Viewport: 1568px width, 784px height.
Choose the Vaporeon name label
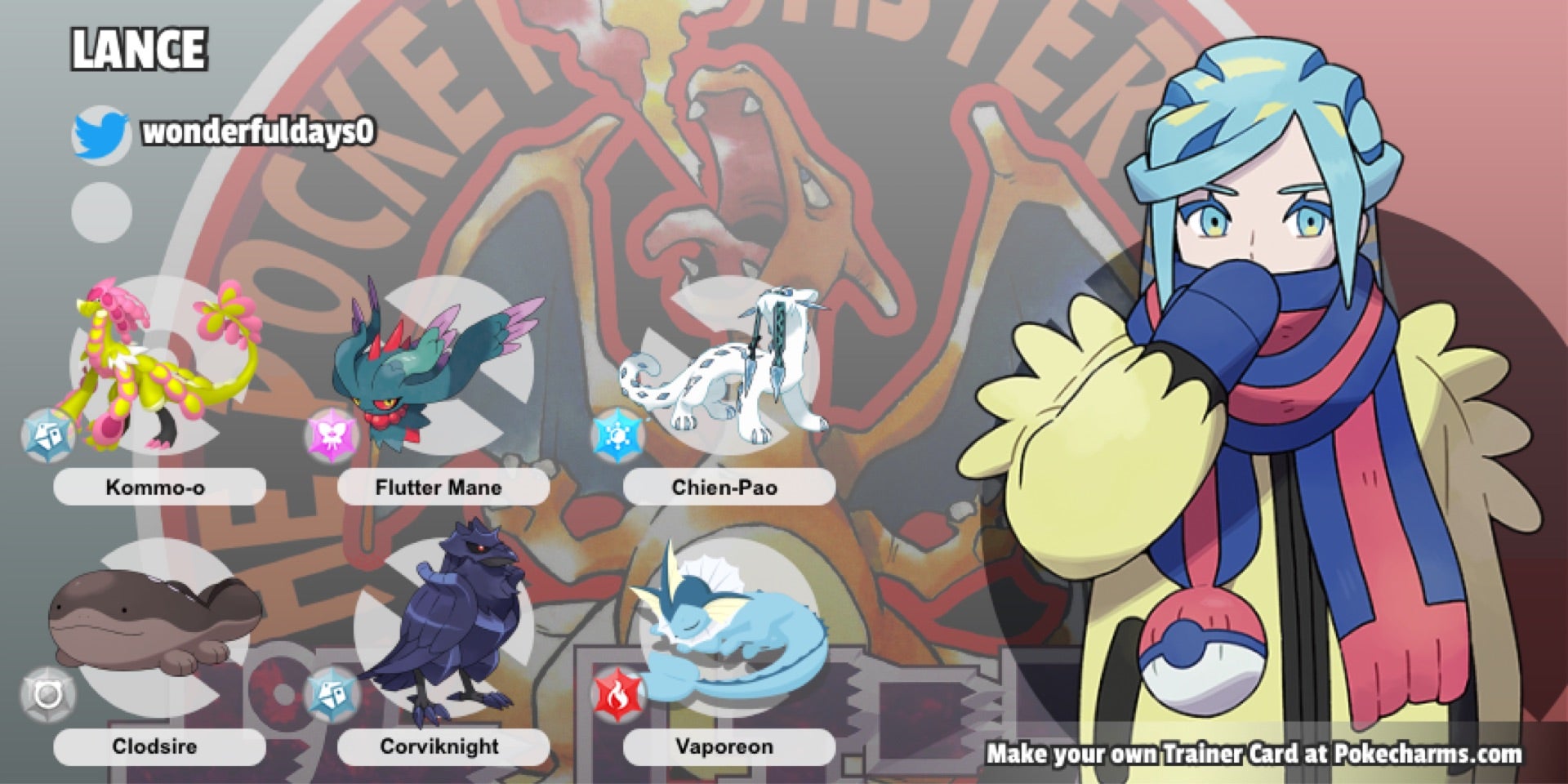pos(724,746)
